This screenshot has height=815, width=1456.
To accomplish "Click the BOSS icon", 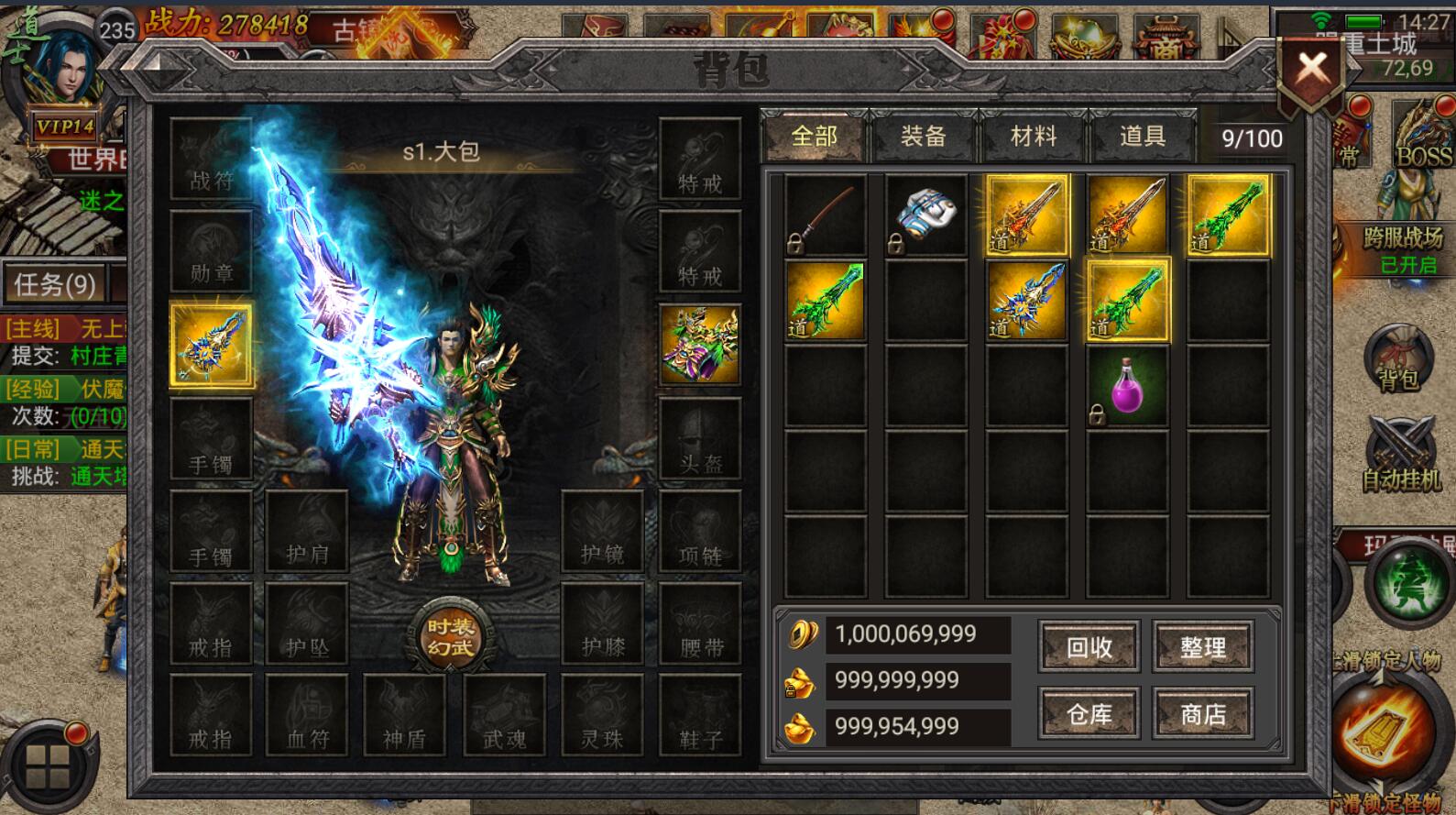I will [x=1423, y=138].
